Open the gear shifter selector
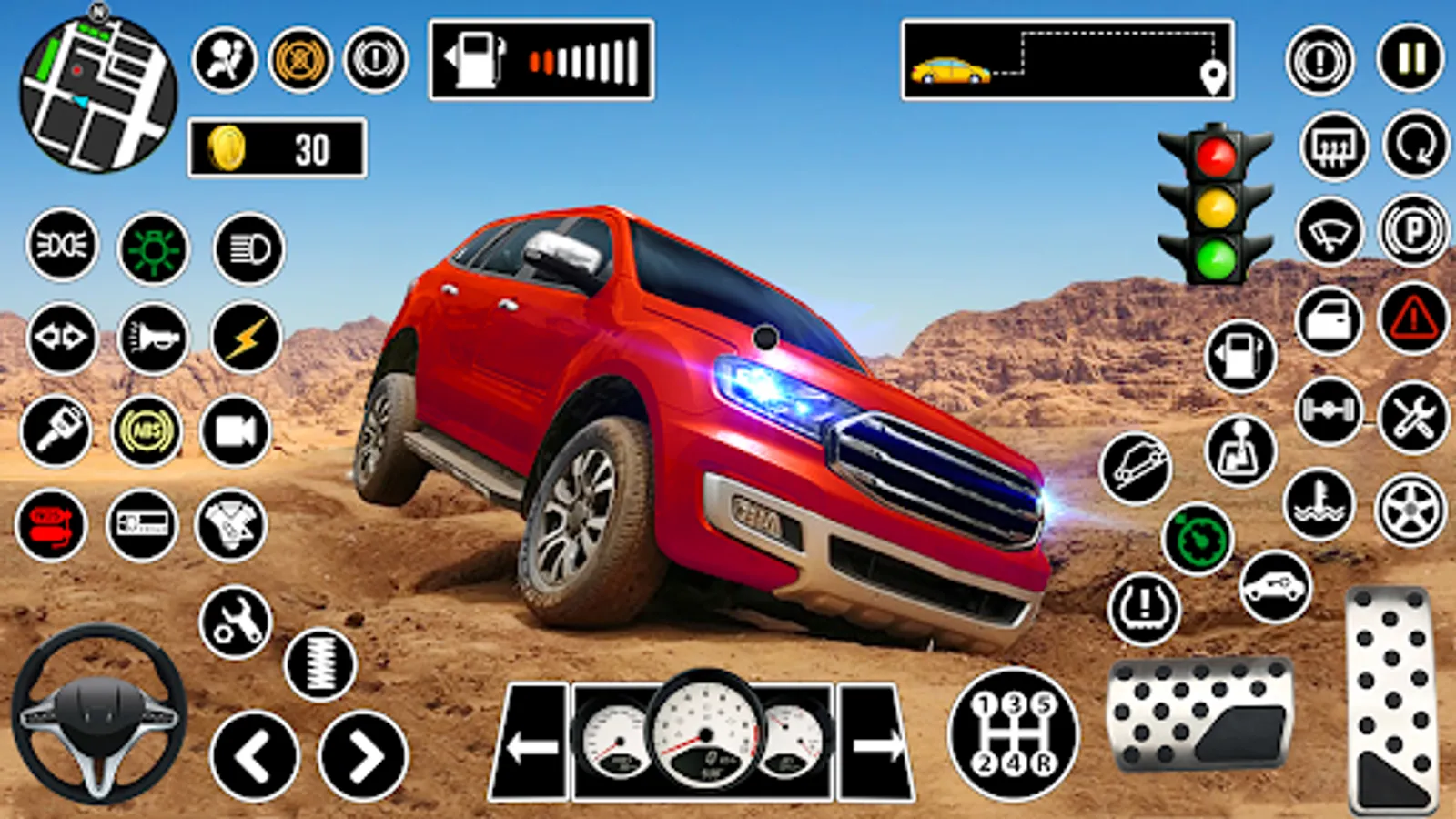The width and height of the screenshot is (1456, 819). [x=1013, y=733]
